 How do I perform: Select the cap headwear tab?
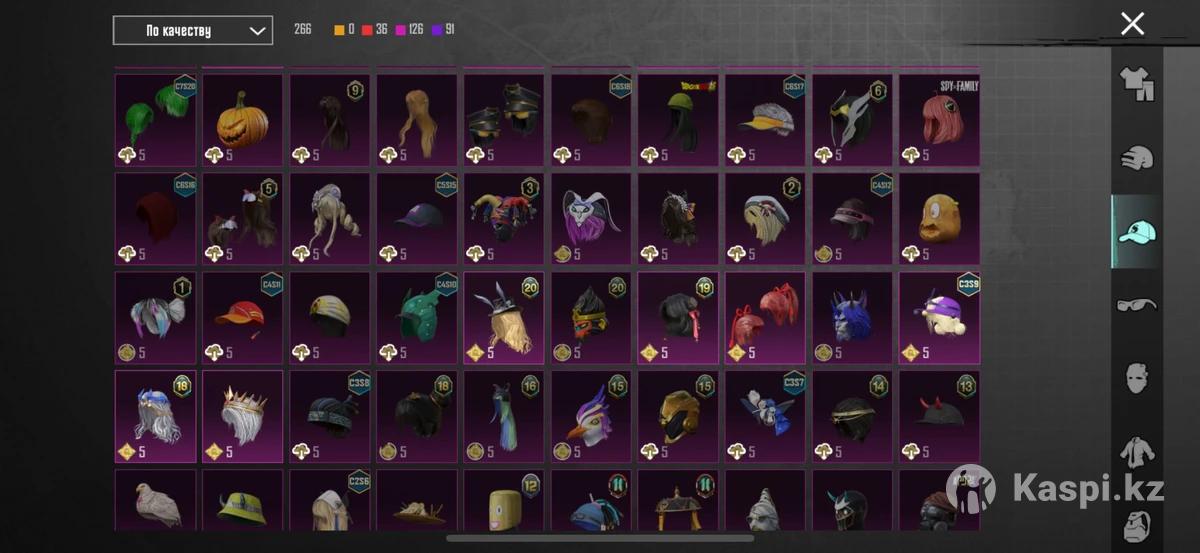(x=1136, y=231)
